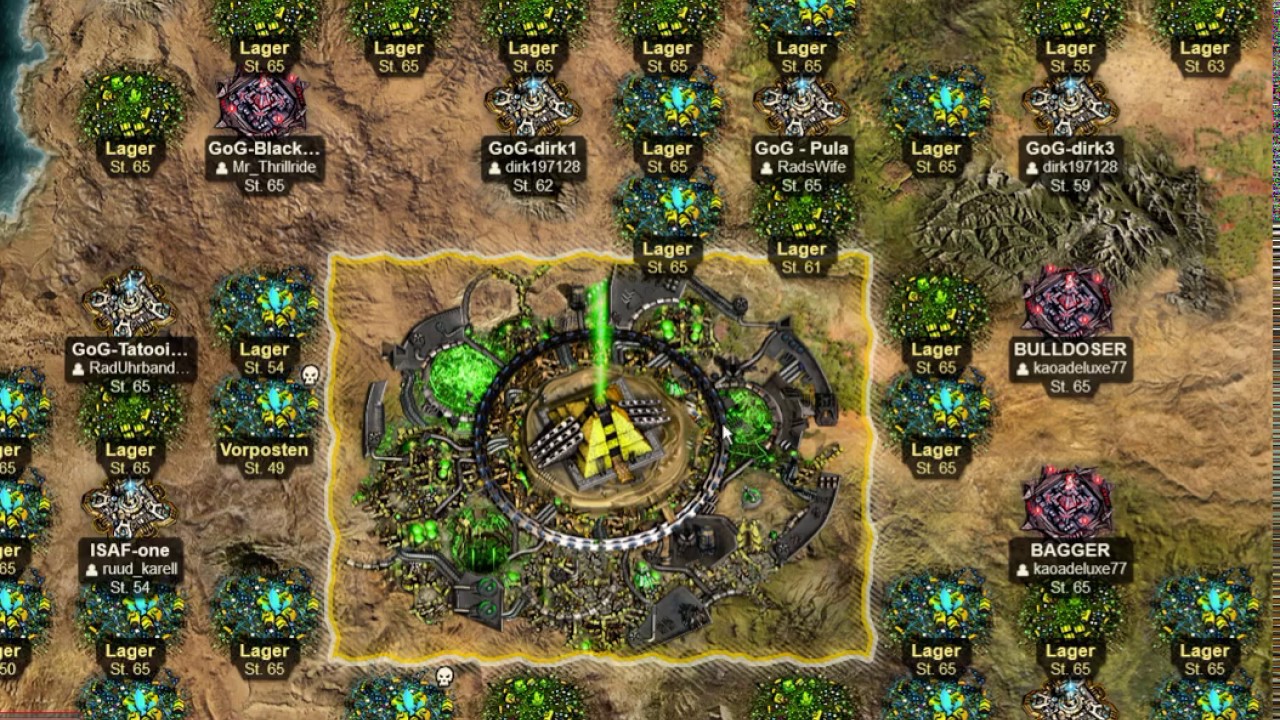Click the skull marker below the fortress boundary
This screenshot has height=720, width=1280.
coord(442,678)
